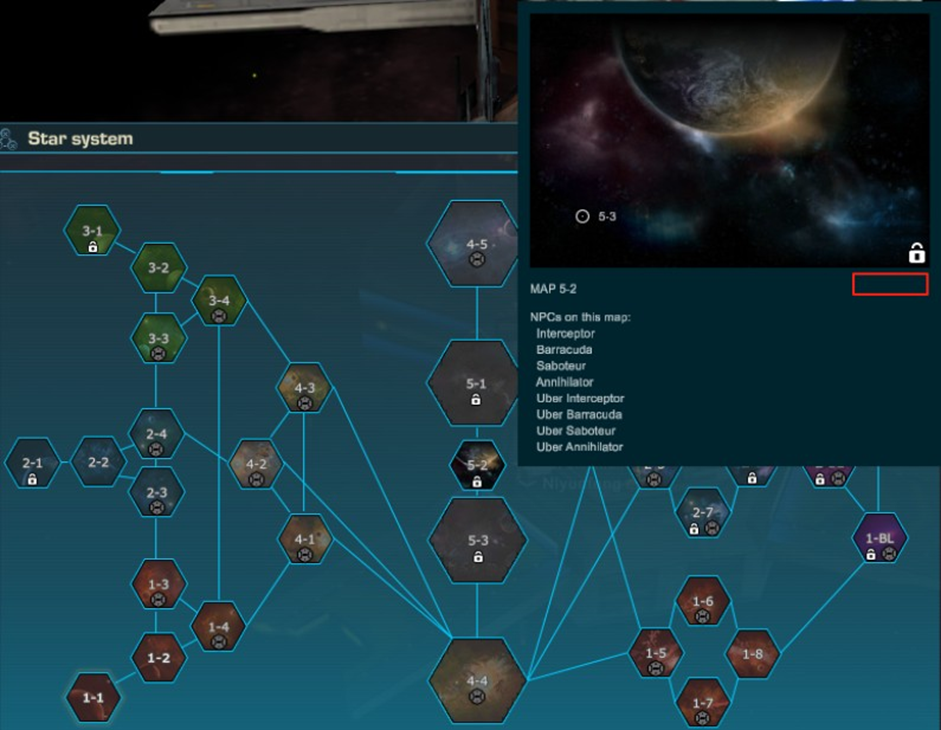Image resolution: width=941 pixels, height=730 pixels.
Task: Select the purple 1-BL map node
Action: click(x=880, y=540)
